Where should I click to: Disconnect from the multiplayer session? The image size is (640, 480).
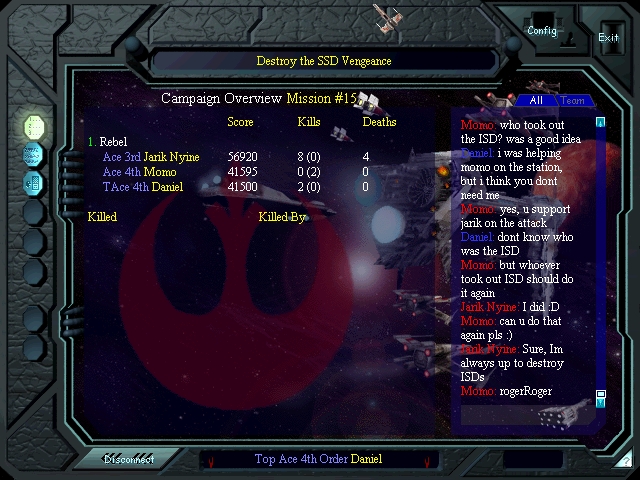(128, 459)
